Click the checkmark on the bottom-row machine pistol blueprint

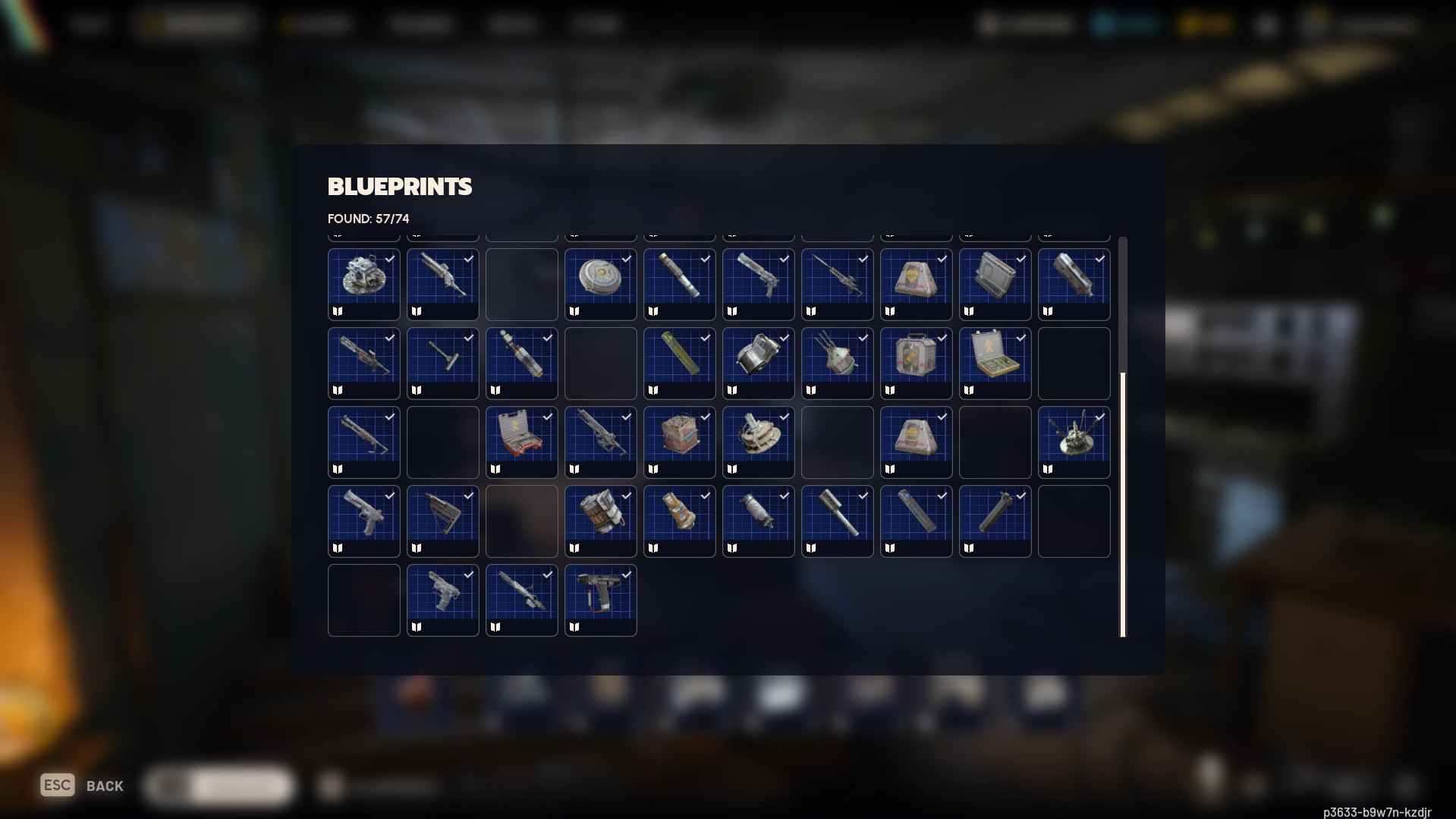click(626, 574)
